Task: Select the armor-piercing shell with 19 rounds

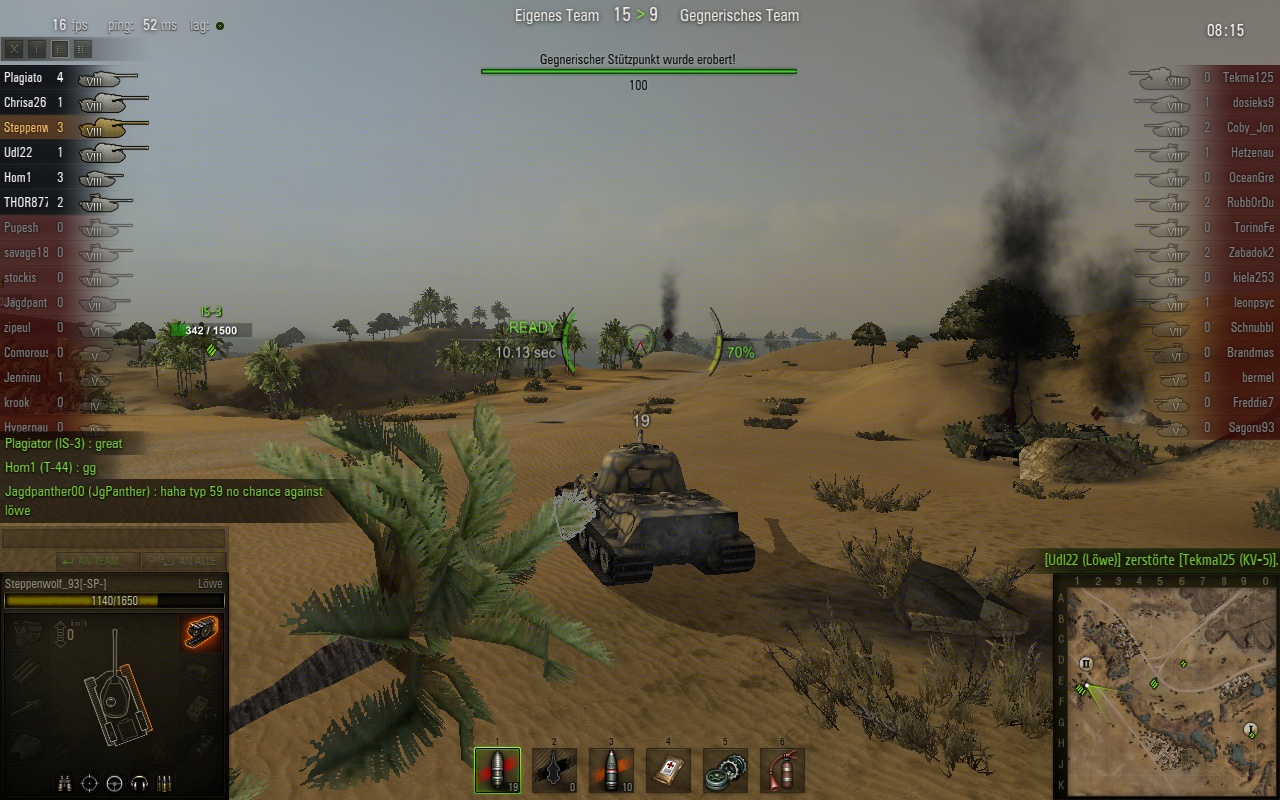Action: [497, 770]
